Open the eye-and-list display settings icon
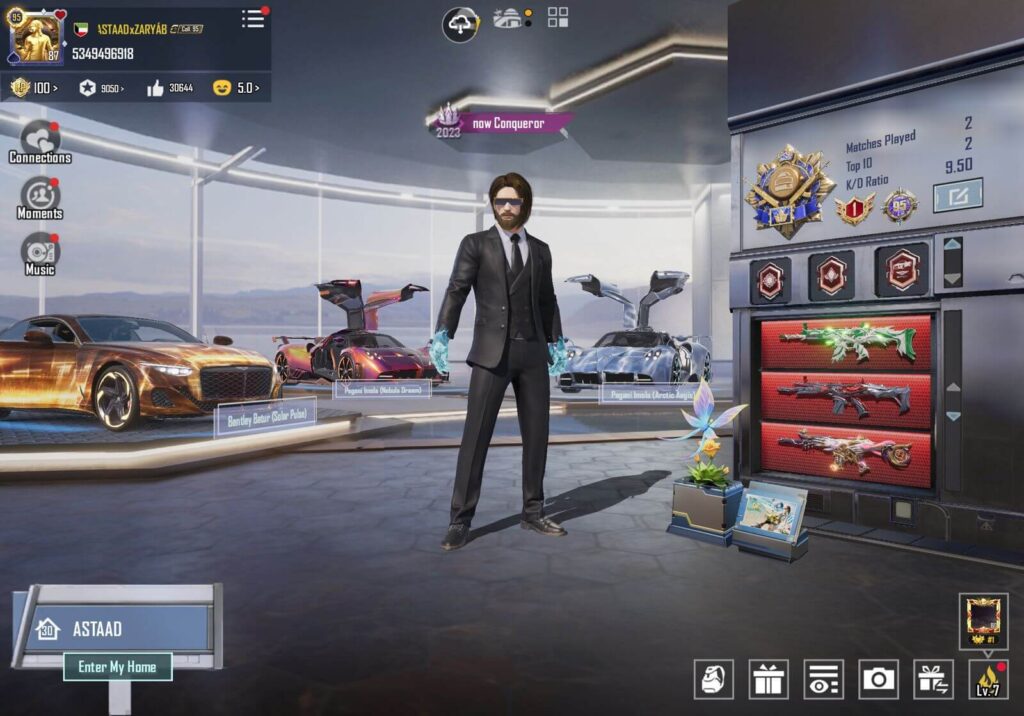Image resolution: width=1024 pixels, height=716 pixels. [823, 679]
